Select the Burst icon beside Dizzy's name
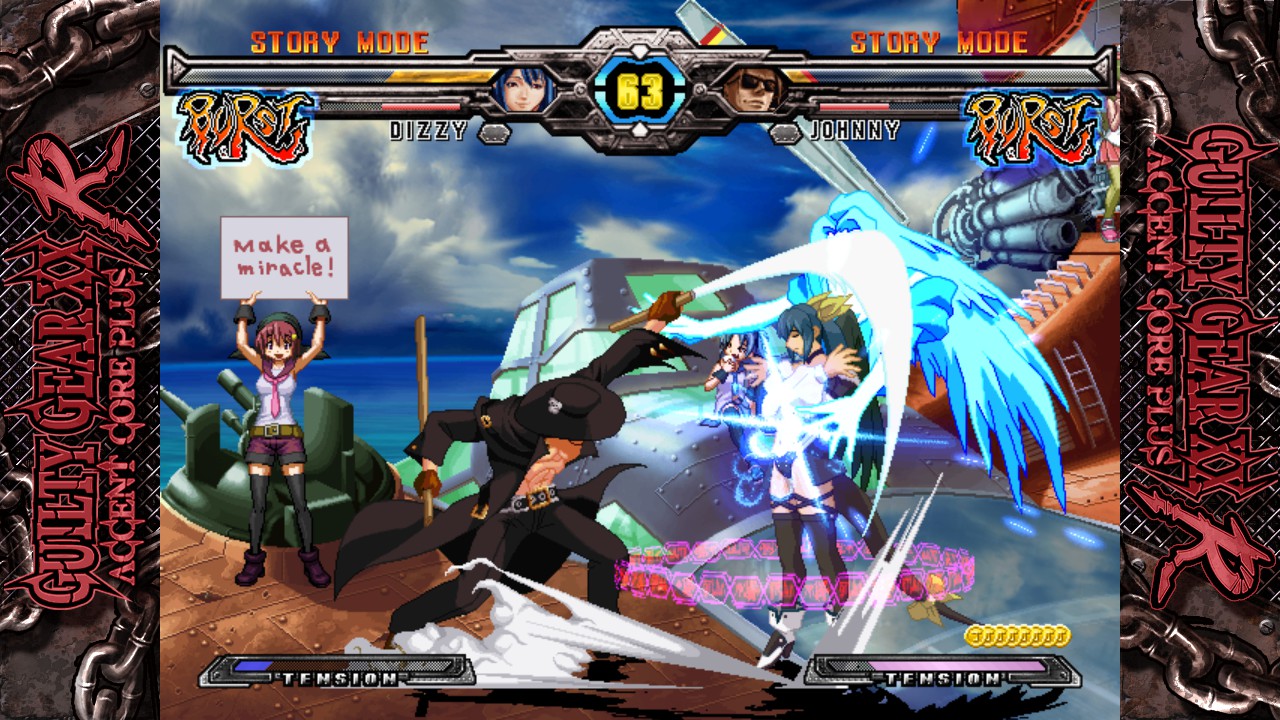This screenshot has height=720, width=1280. pyautogui.click(x=245, y=125)
